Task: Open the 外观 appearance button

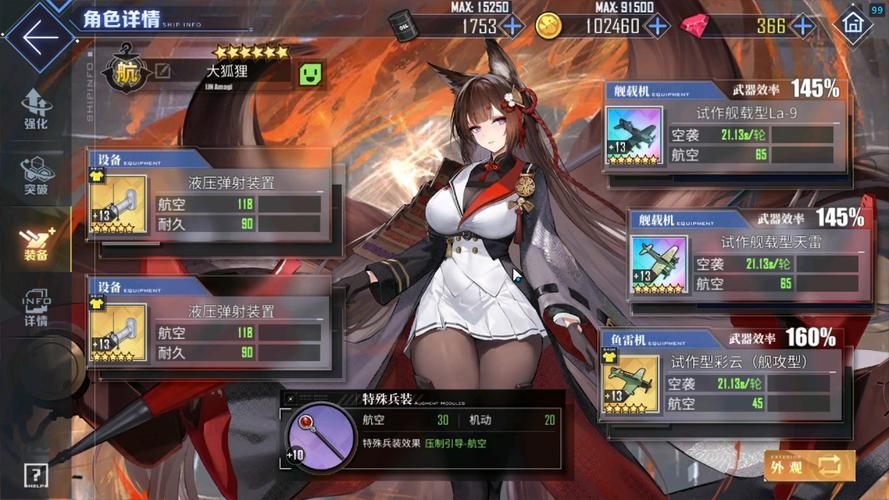Action: 808,465
